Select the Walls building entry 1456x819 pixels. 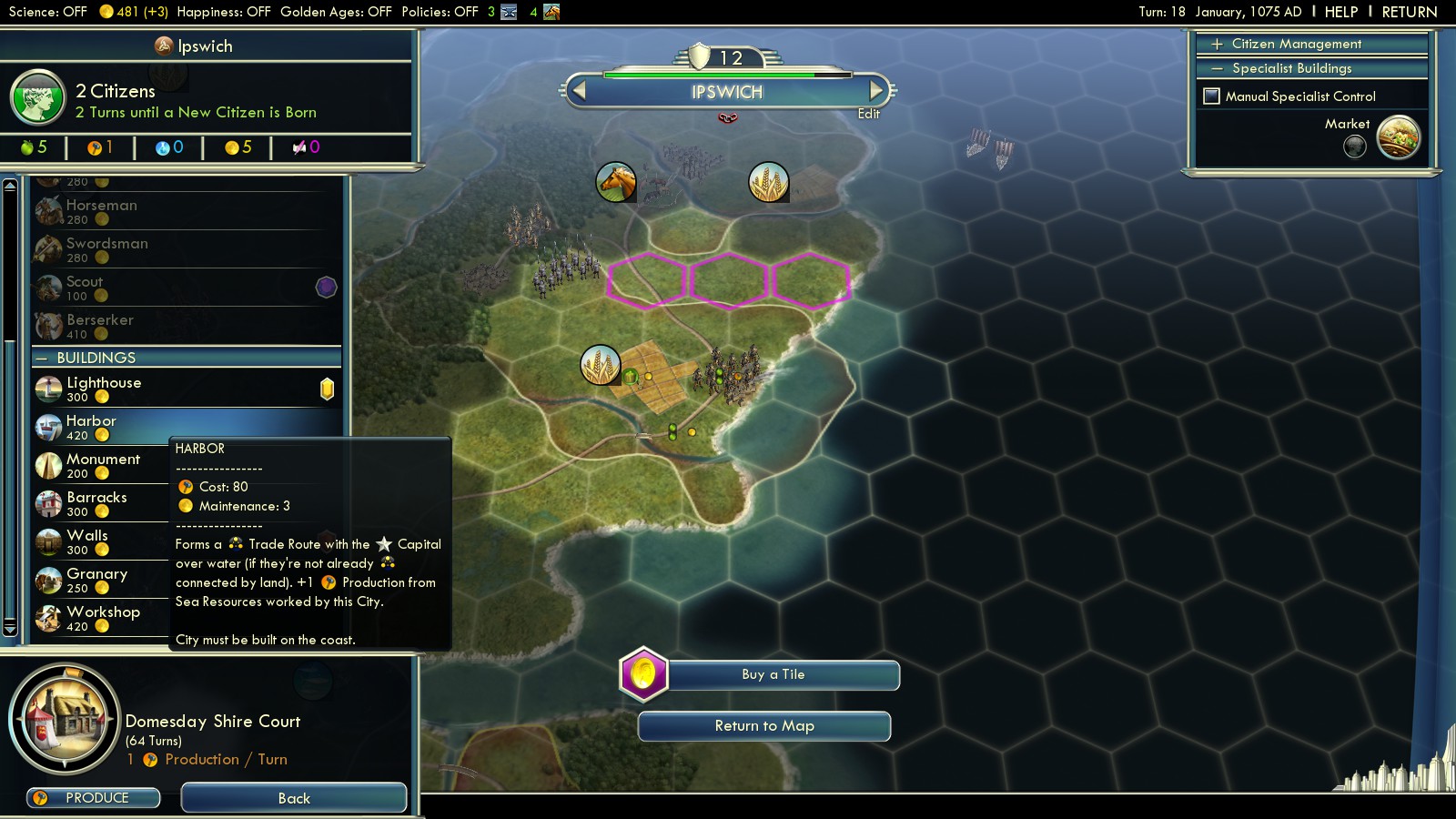(87, 541)
